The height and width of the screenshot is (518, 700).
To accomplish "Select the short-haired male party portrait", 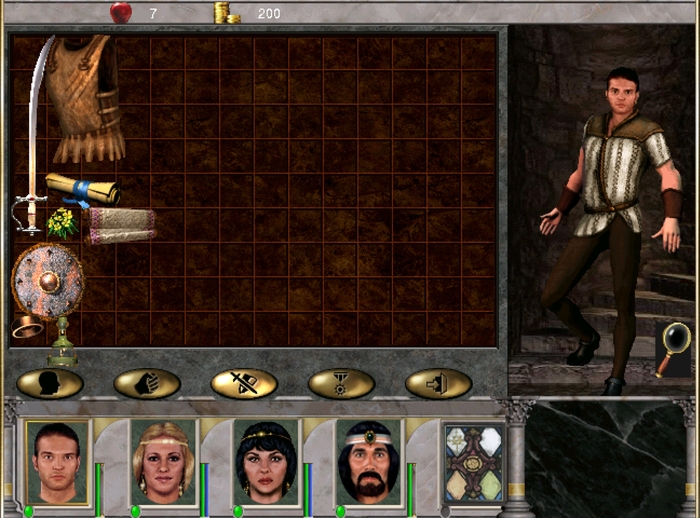I will pyautogui.click(x=58, y=462).
